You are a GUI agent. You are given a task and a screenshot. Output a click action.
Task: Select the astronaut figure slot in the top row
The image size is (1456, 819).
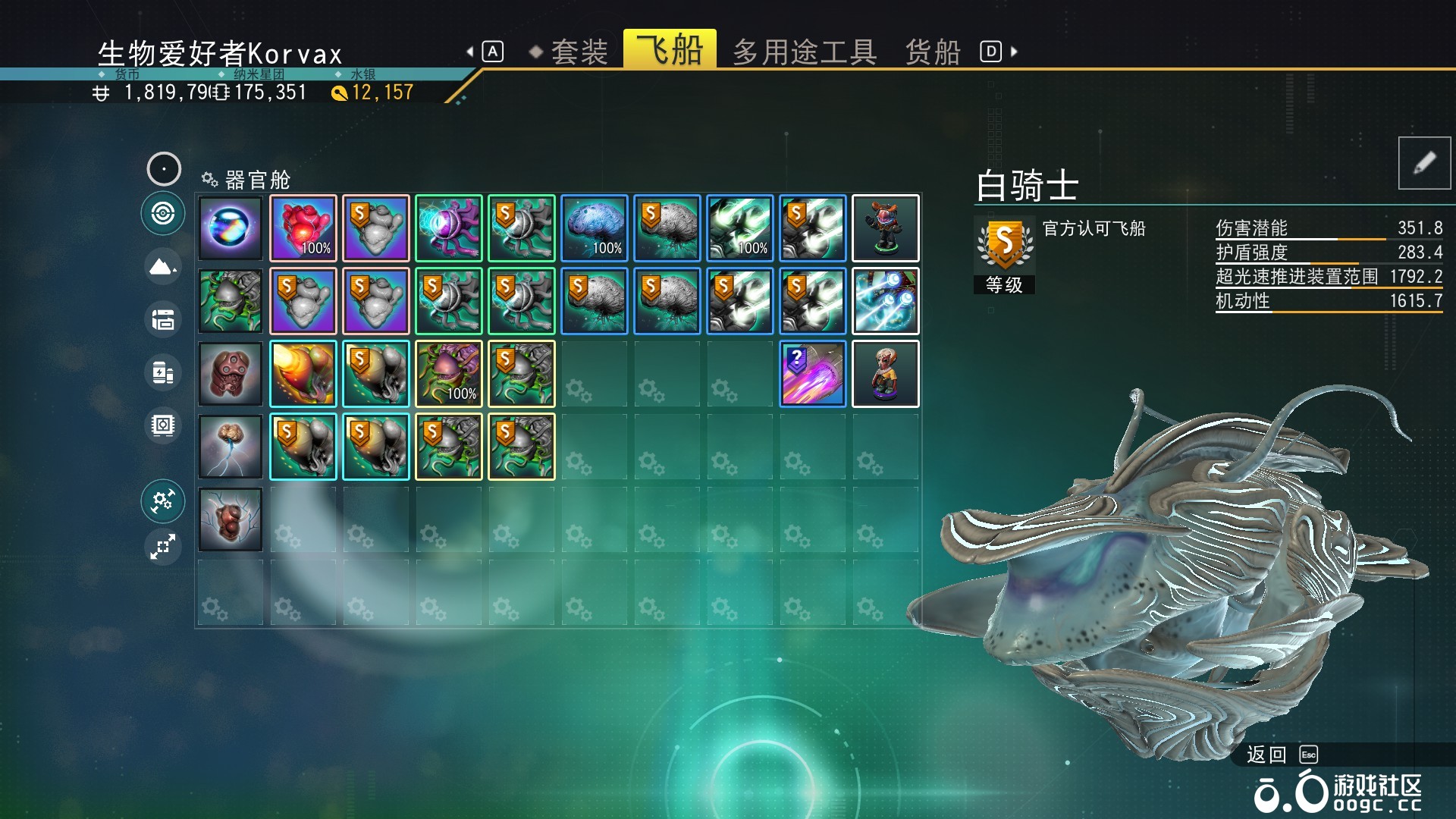(886, 227)
